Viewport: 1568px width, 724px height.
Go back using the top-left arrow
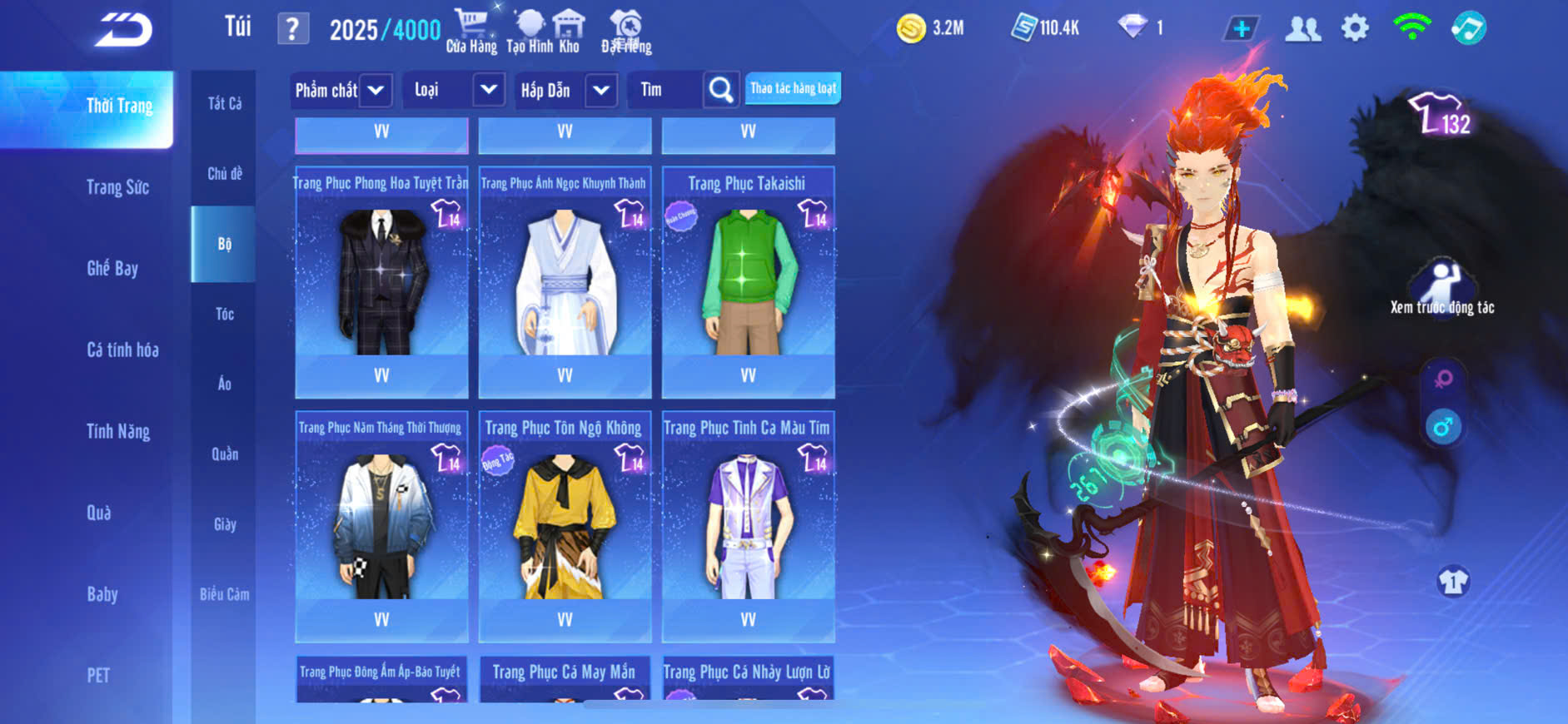(x=123, y=30)
